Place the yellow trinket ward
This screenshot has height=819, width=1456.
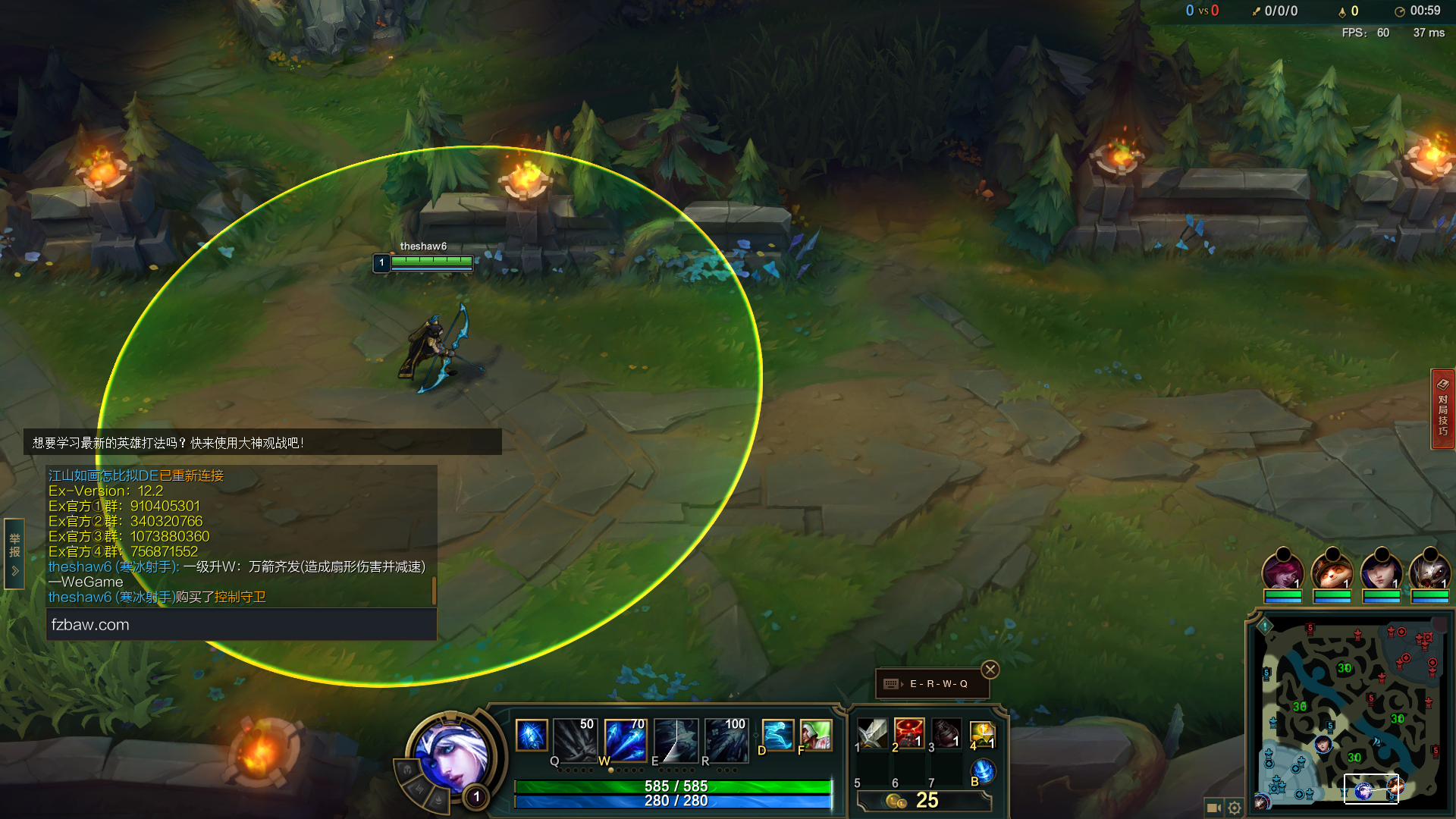click(982, 733)
